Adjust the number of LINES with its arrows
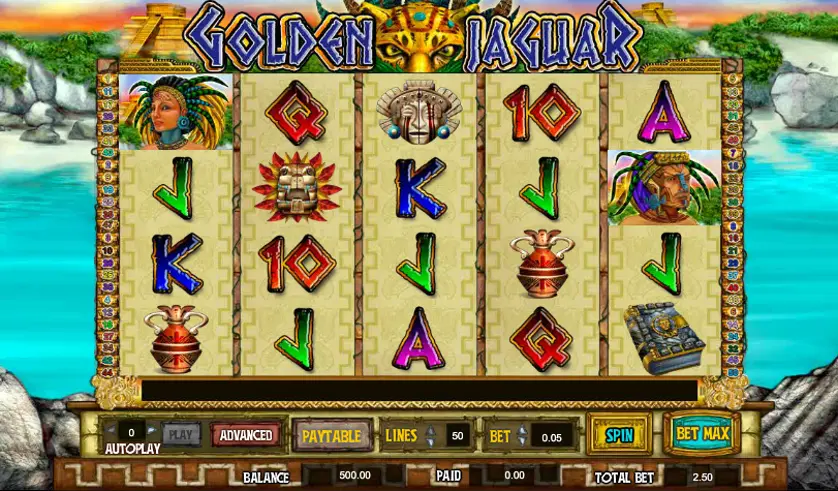This screenshot has height=491, width=838. tap(431, 436)
